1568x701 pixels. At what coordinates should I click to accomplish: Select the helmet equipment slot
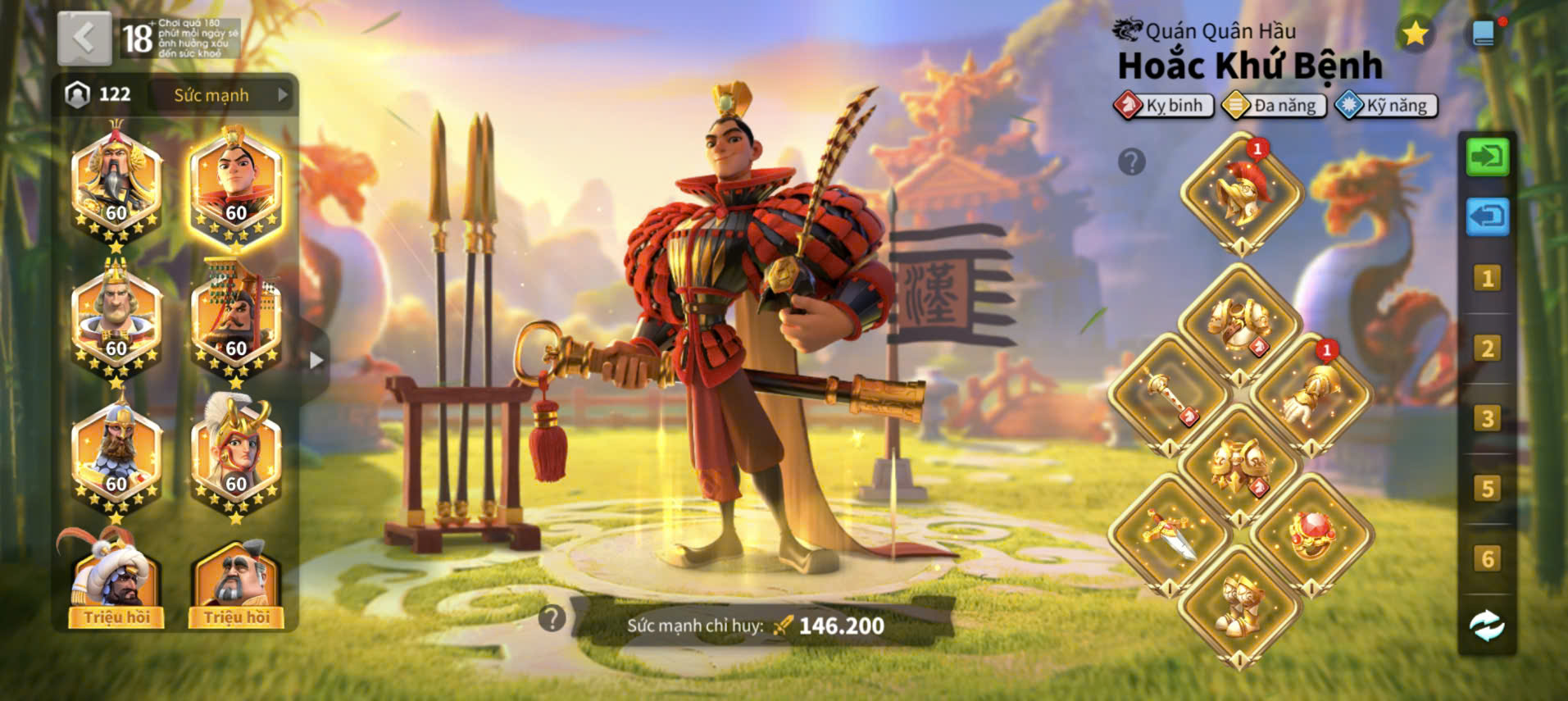1240,194
